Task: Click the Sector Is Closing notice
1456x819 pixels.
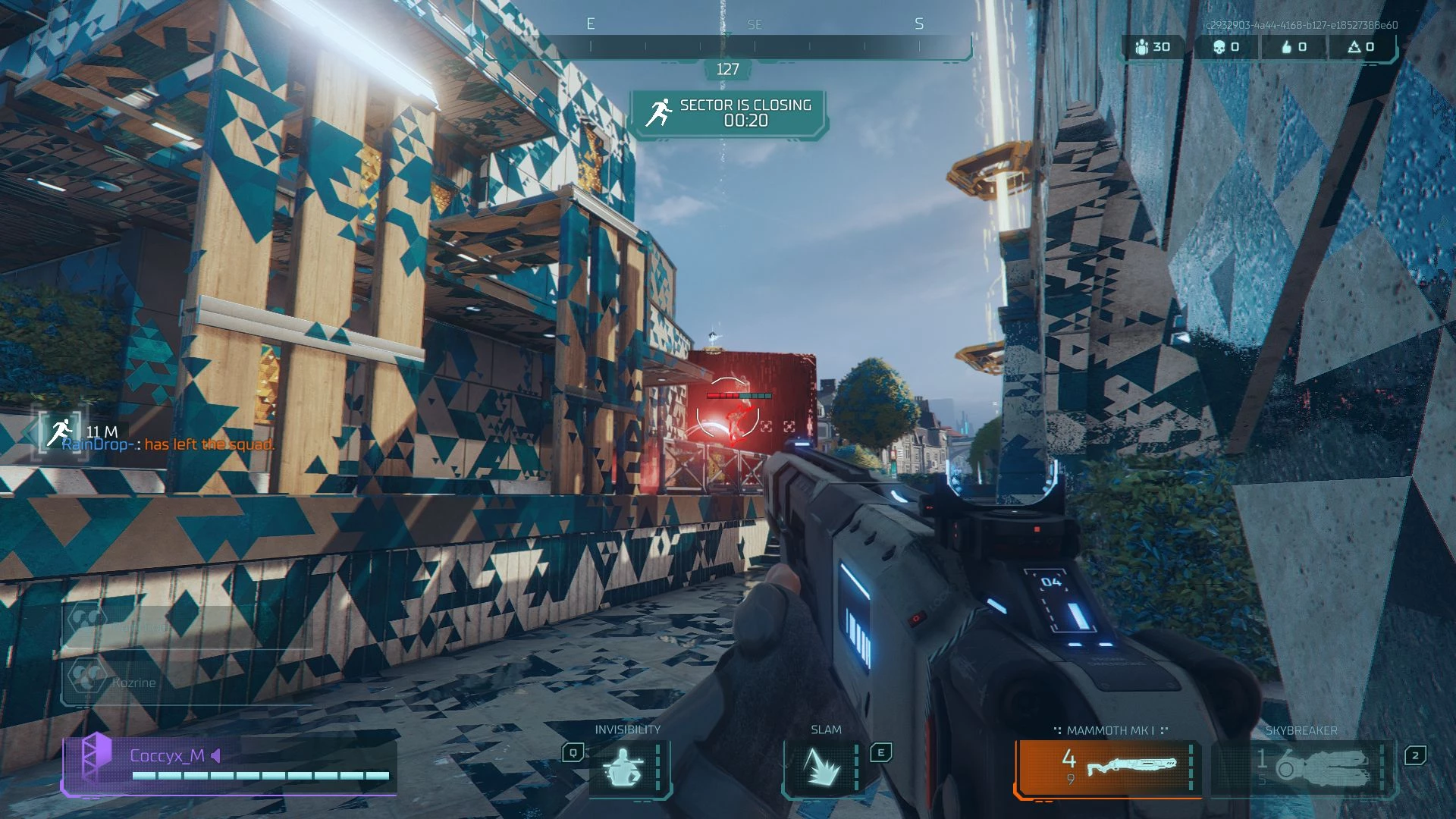Action: (729, 114)
